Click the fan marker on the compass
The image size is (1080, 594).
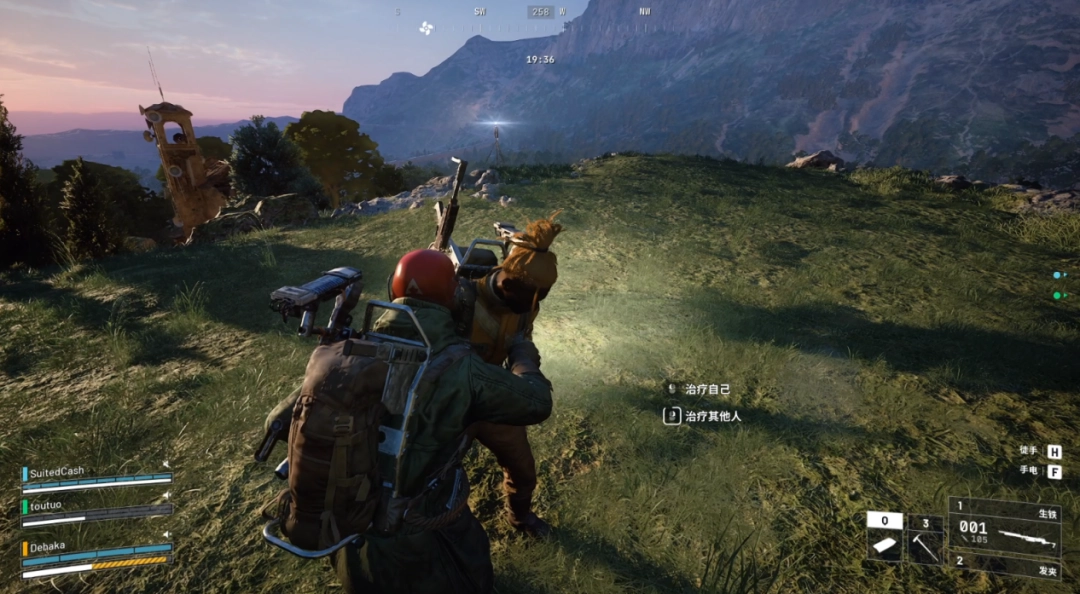pos(427,27)
